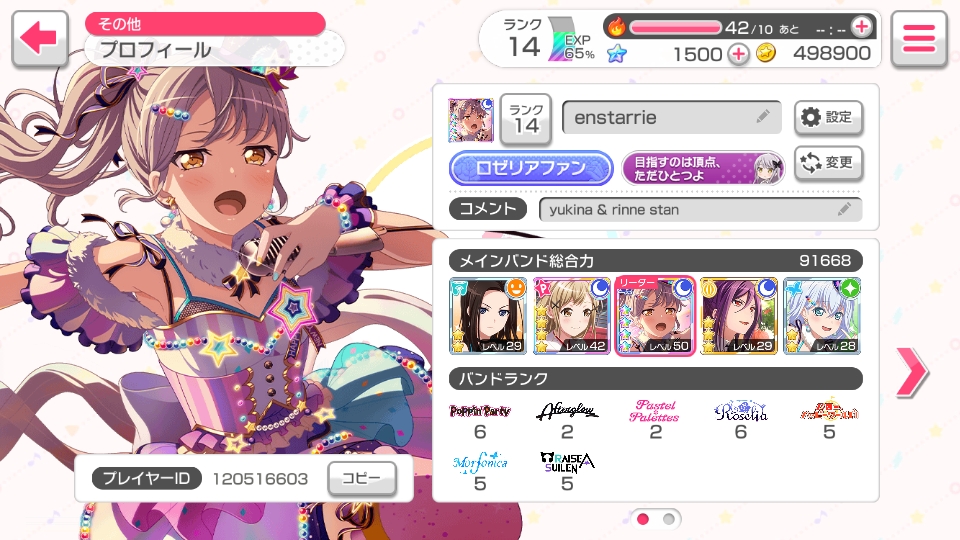Click the 変更 change button
960x540 pixels.
point(828,163)
